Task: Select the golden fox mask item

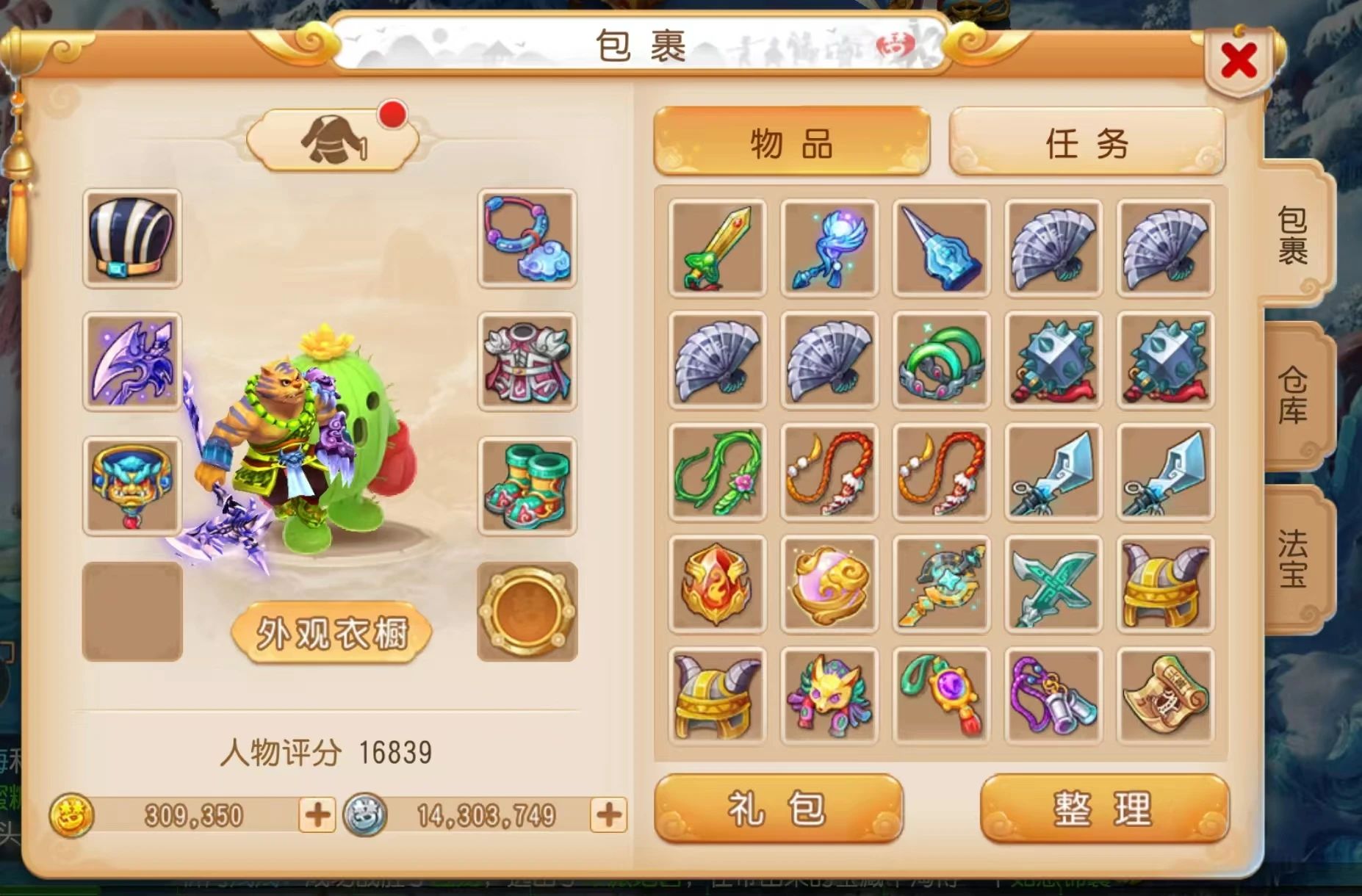Action: [829, 694]
